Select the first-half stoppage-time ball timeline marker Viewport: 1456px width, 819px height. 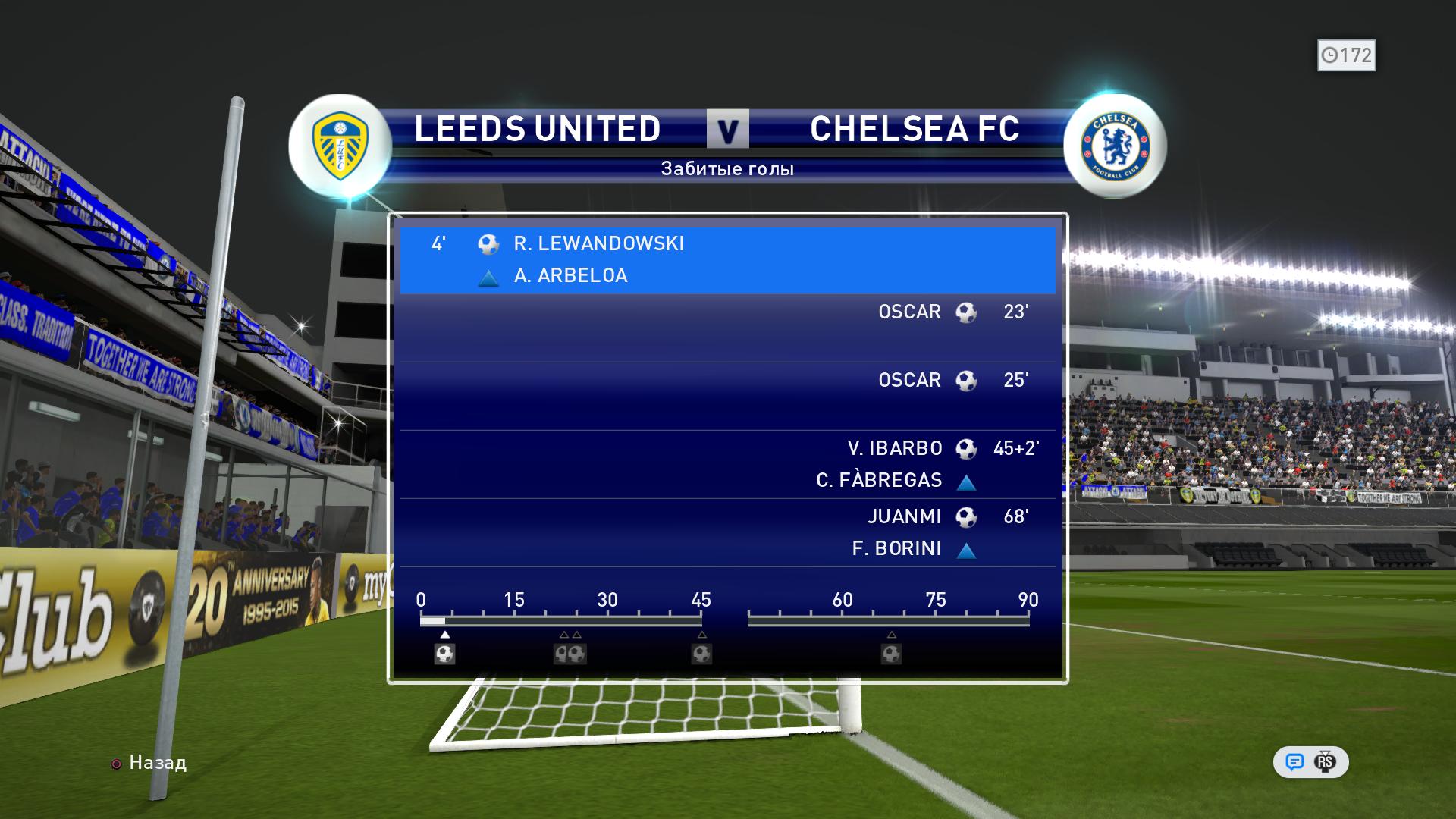pyautogui.click(x=701, y=654)
